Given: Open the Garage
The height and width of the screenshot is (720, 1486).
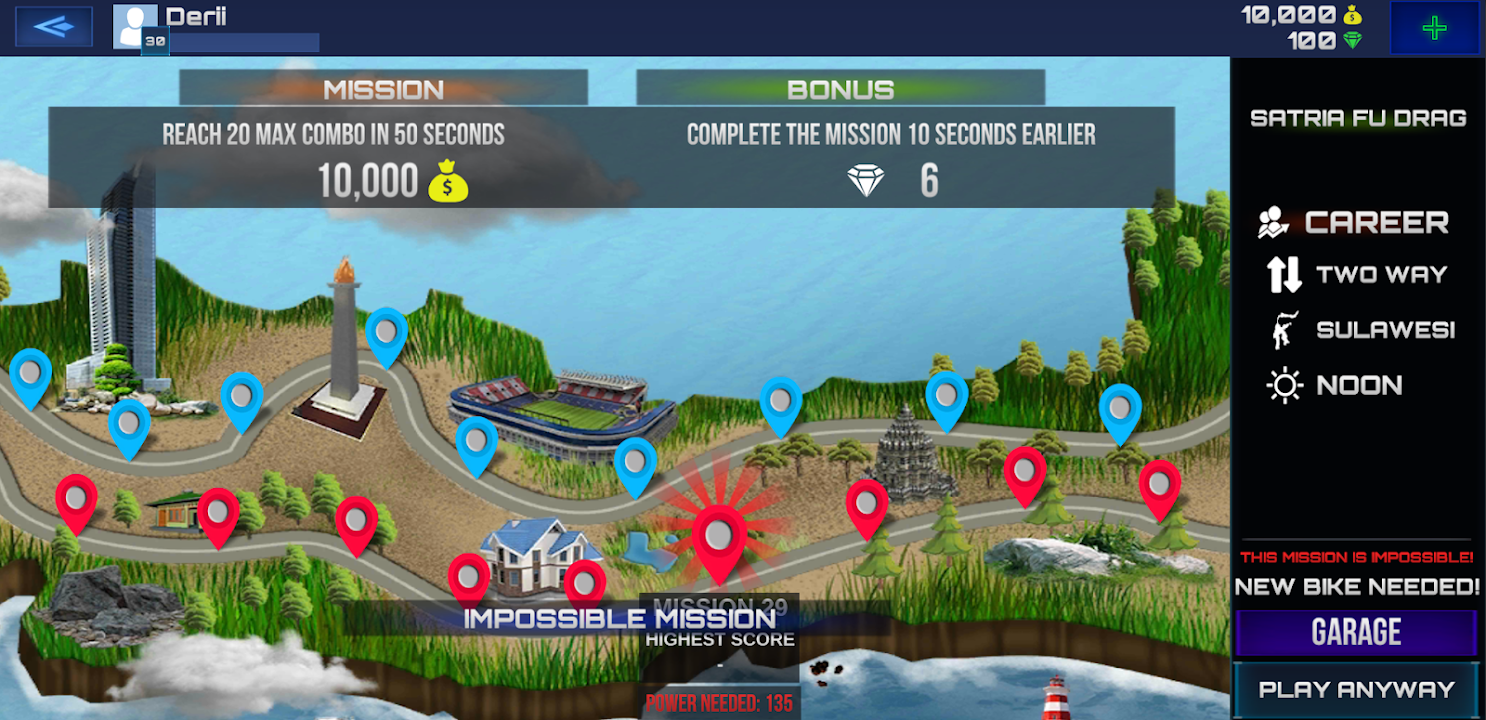Looking at the screenshot, I should (1356, 633).
